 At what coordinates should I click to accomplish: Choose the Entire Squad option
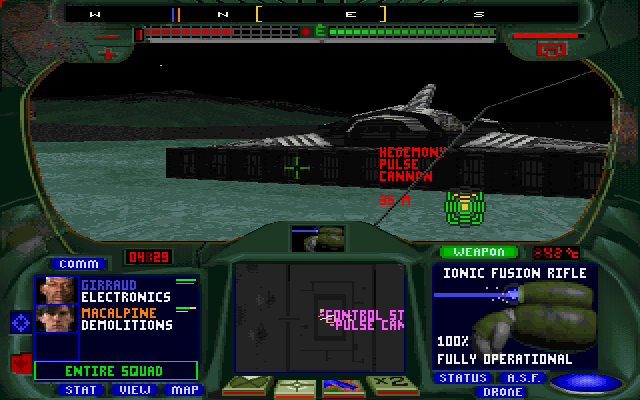click(116, 371)
